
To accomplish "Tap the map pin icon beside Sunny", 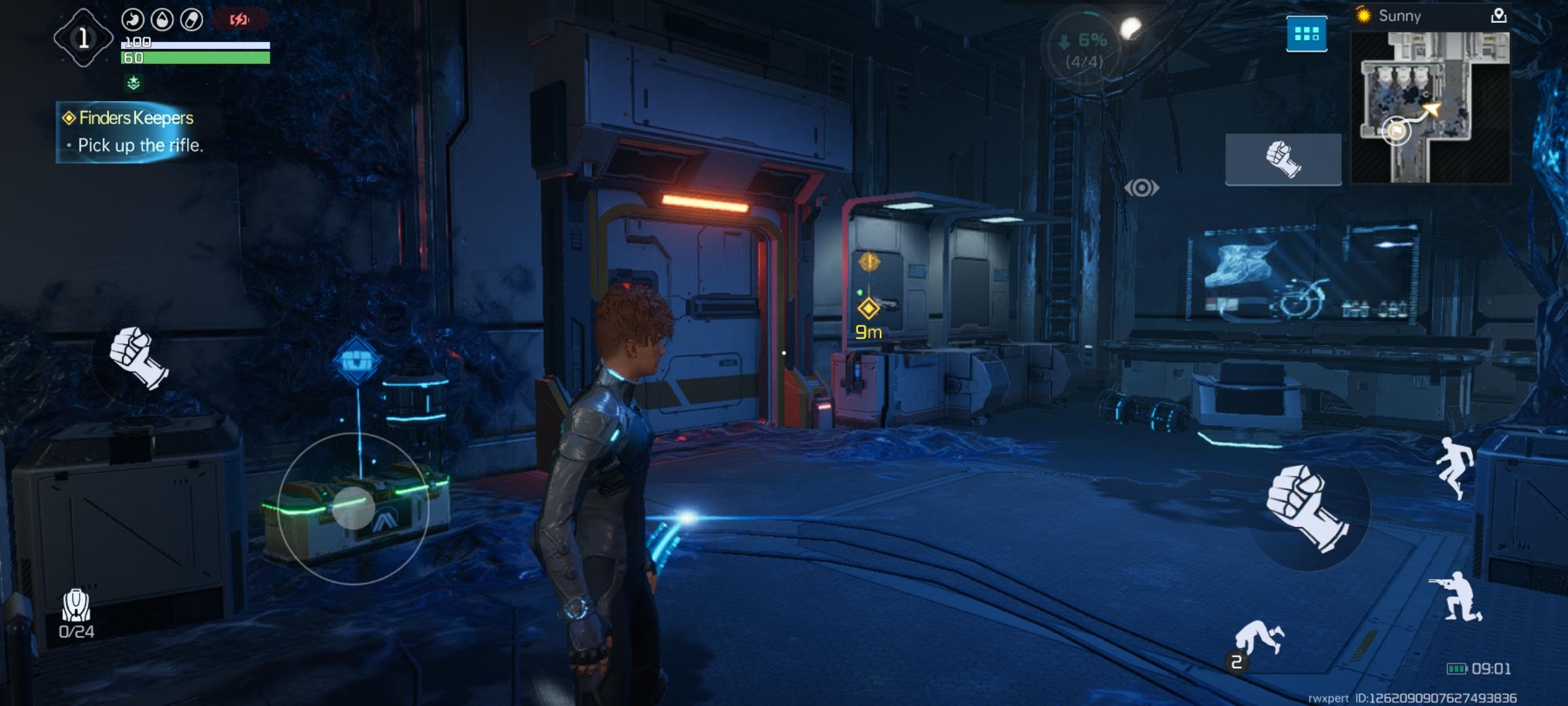I will [x=1498, y=16].
